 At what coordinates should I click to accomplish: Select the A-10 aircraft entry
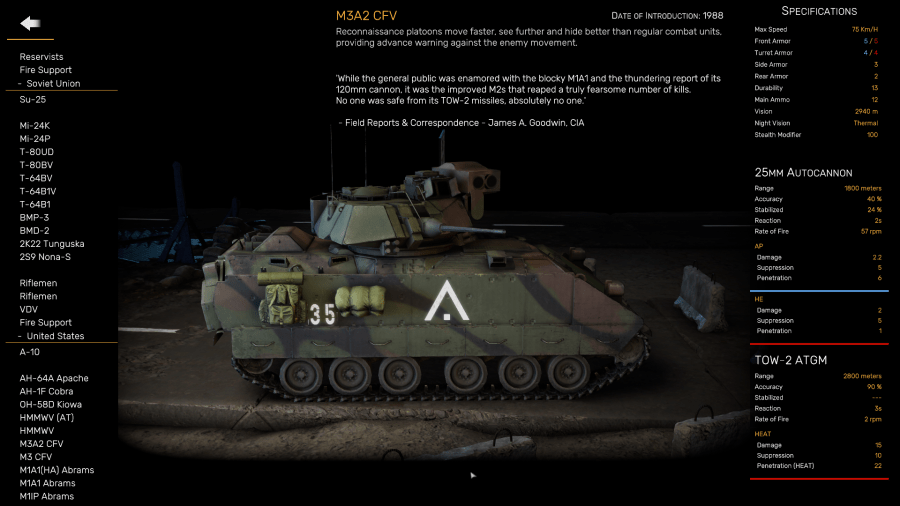pos(30,352)
